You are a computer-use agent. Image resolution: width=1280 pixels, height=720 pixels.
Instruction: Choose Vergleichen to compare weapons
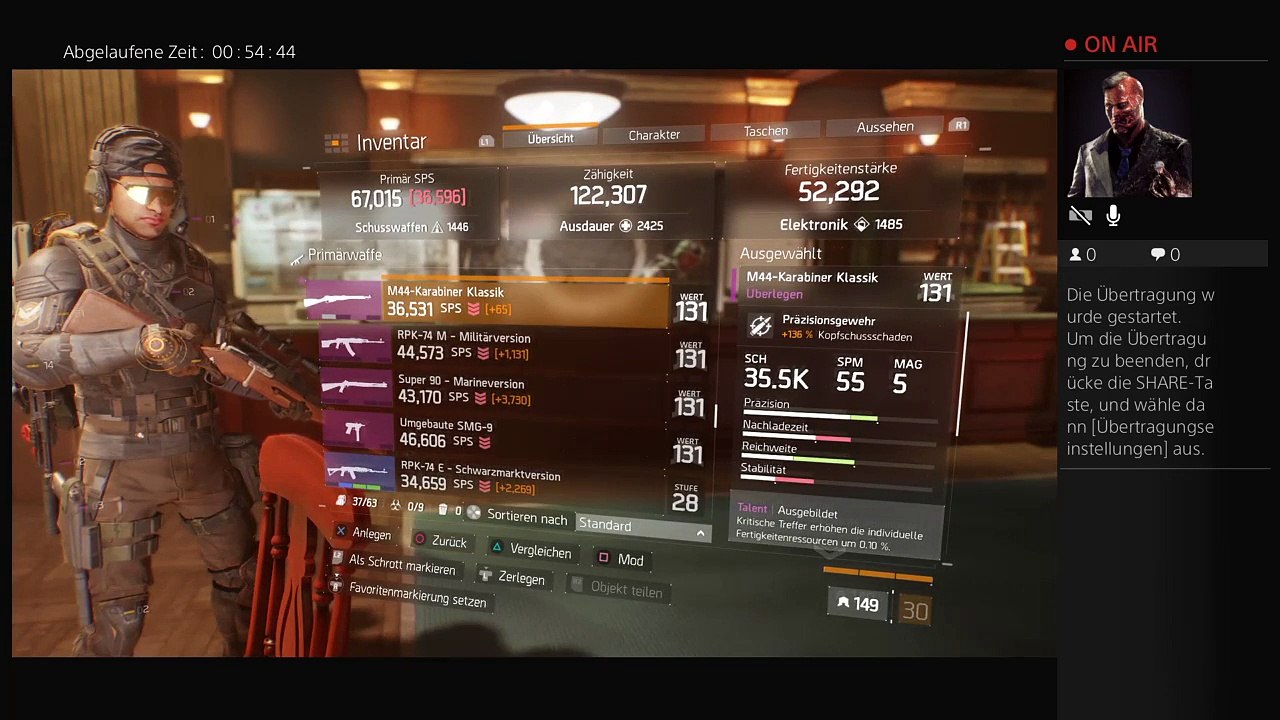[x=540, y=551]
